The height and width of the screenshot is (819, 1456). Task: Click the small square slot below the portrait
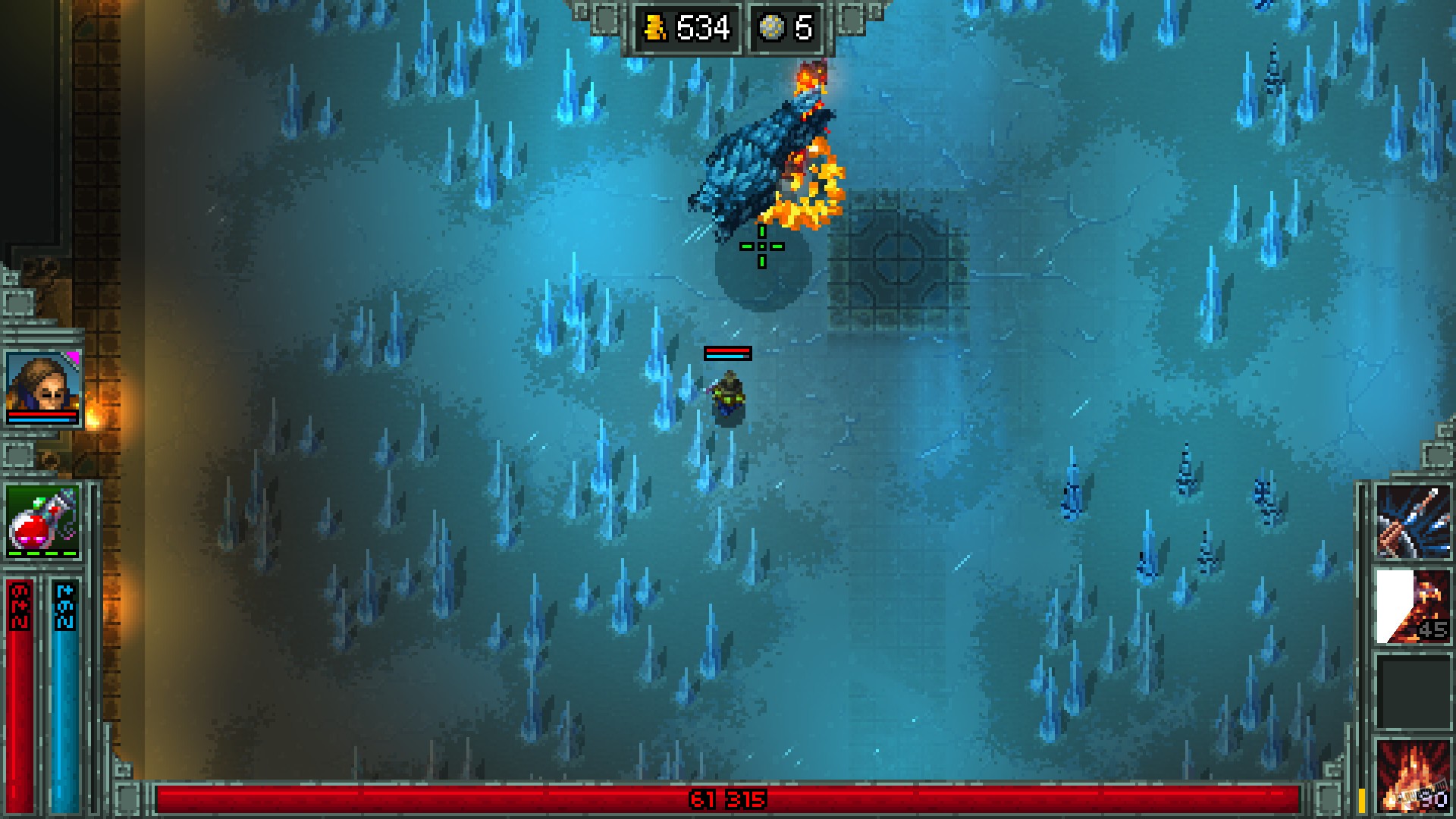click(19, 457)
